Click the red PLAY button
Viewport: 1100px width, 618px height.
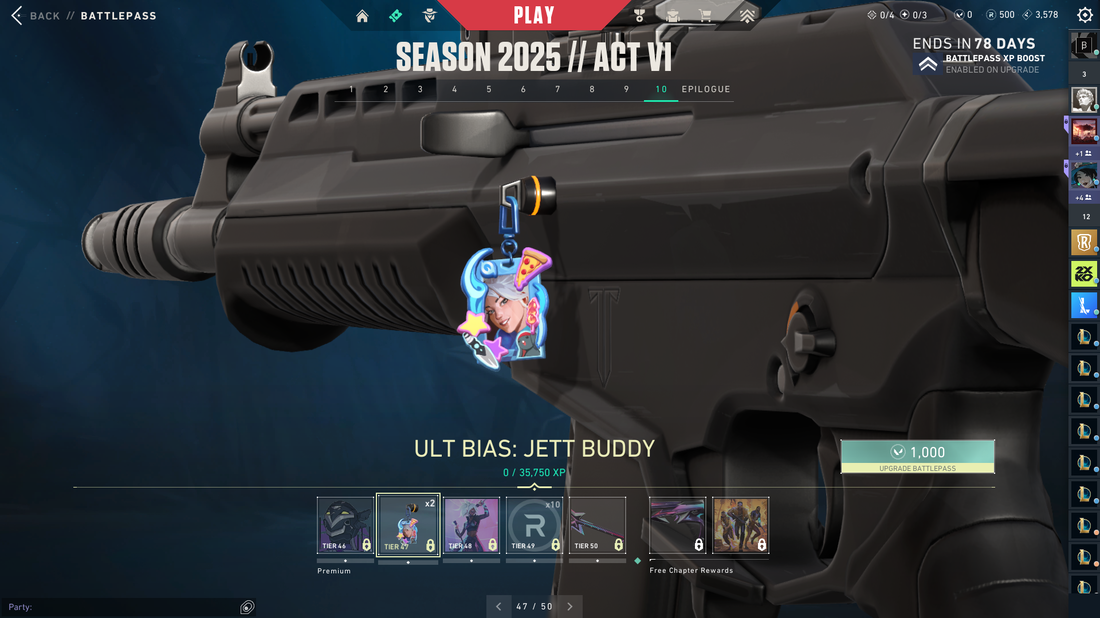pos(534,15)
